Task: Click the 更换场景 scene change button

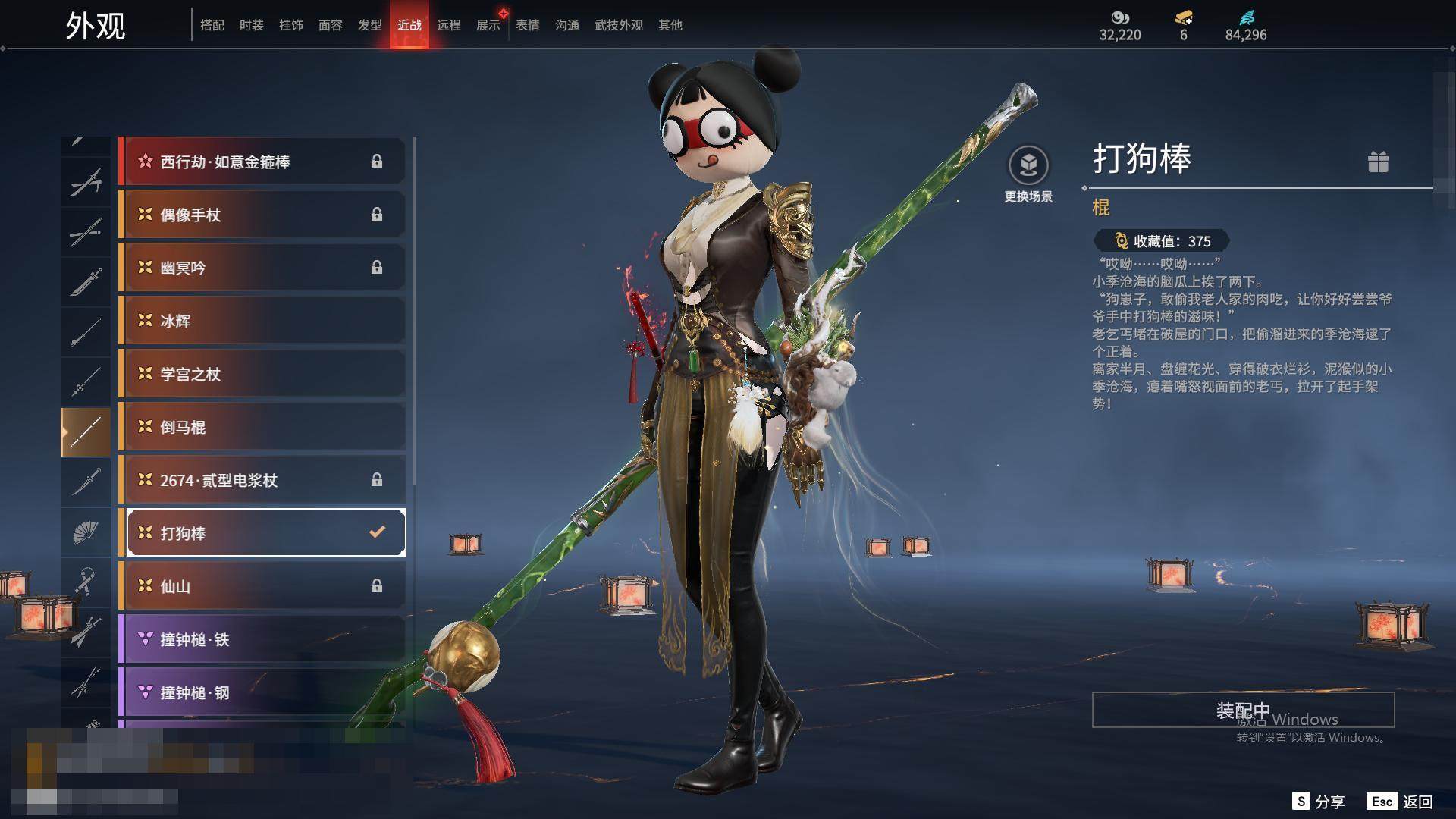Action: pos(1028,174)
